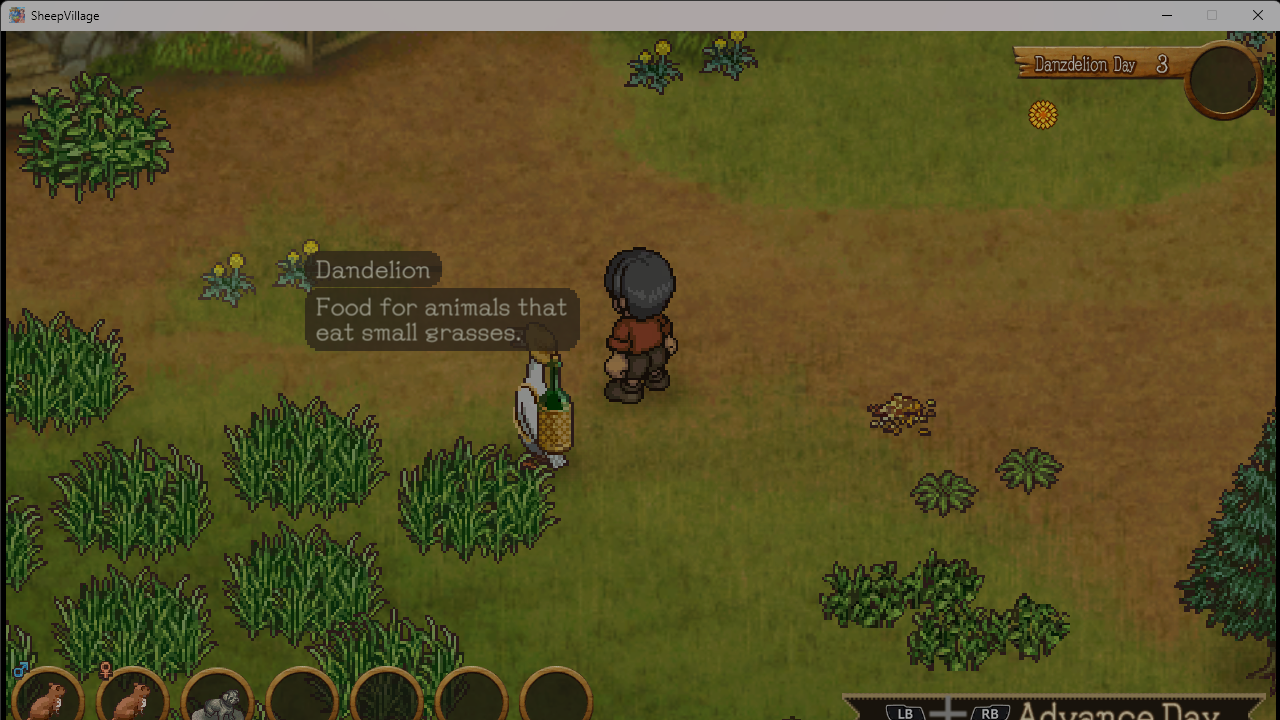Dismiss the Dandelion tooltip popup

point(374,270)
